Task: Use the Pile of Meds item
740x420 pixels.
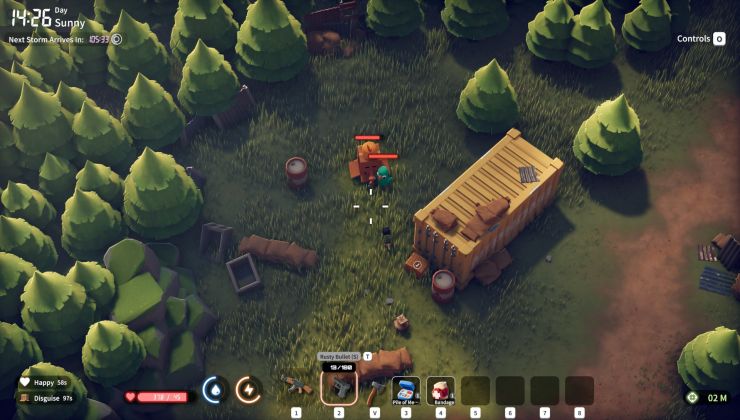Action: click(x=405, y=389)
